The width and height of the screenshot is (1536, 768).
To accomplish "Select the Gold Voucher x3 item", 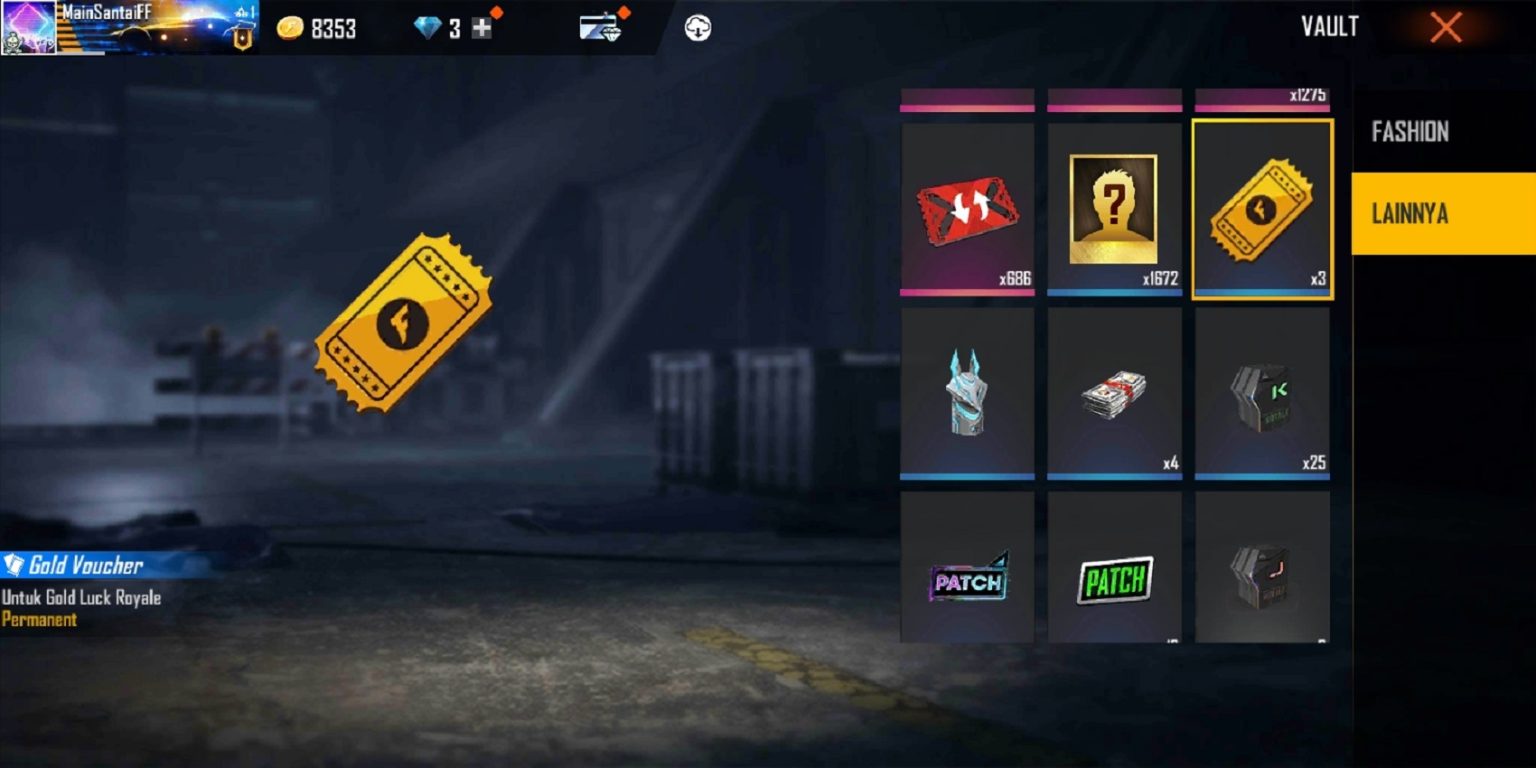I will pos(1263,209).
